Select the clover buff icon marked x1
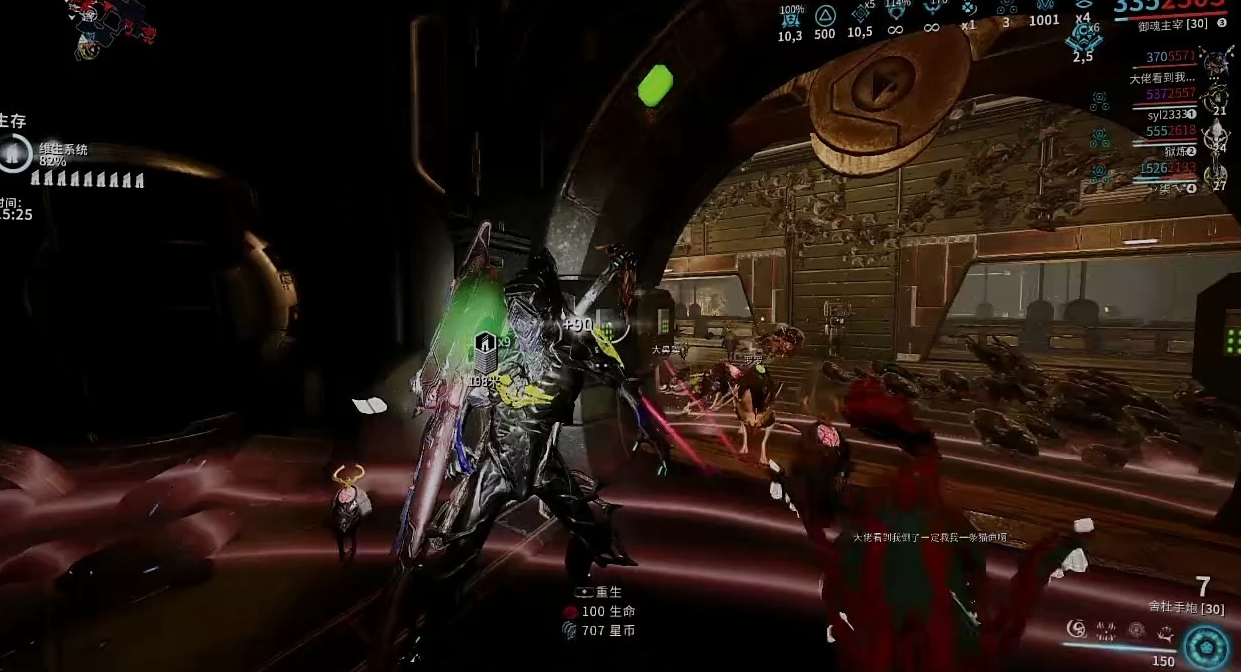1241x672 pixels. (968, 10)
